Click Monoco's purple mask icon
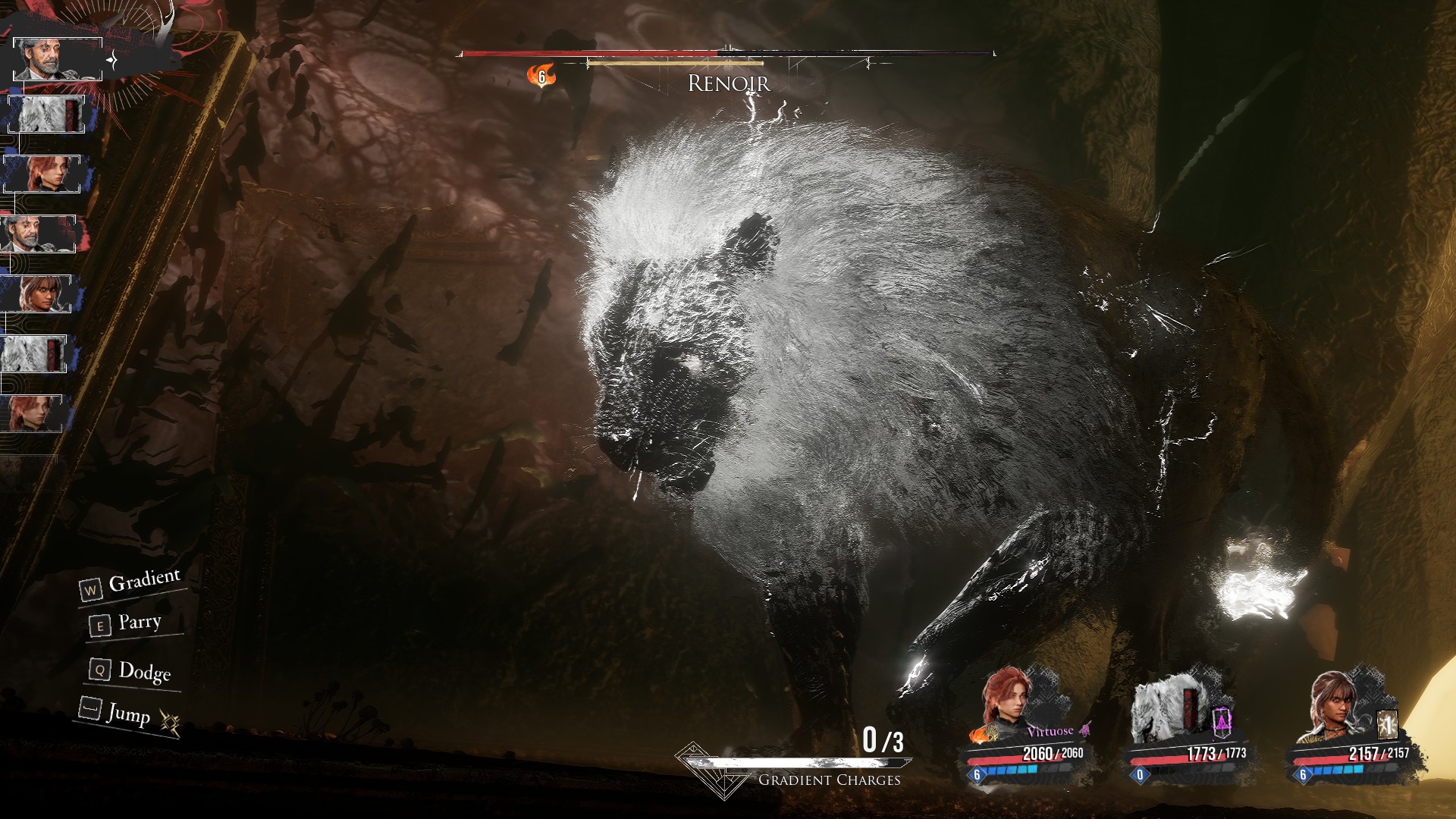1456x819 pixels. point(1221,722)
